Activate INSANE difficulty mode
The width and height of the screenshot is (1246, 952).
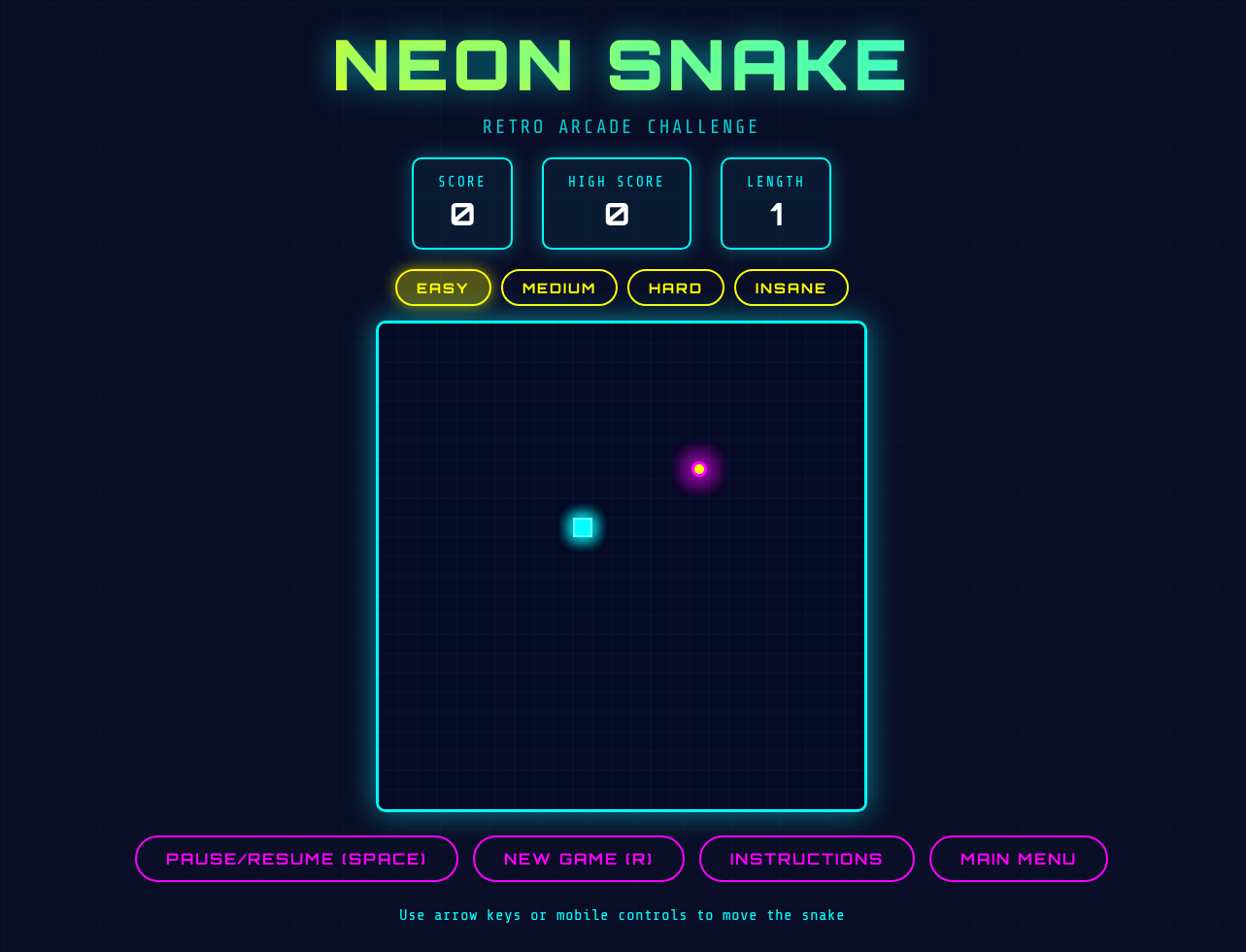coord(791,288)
